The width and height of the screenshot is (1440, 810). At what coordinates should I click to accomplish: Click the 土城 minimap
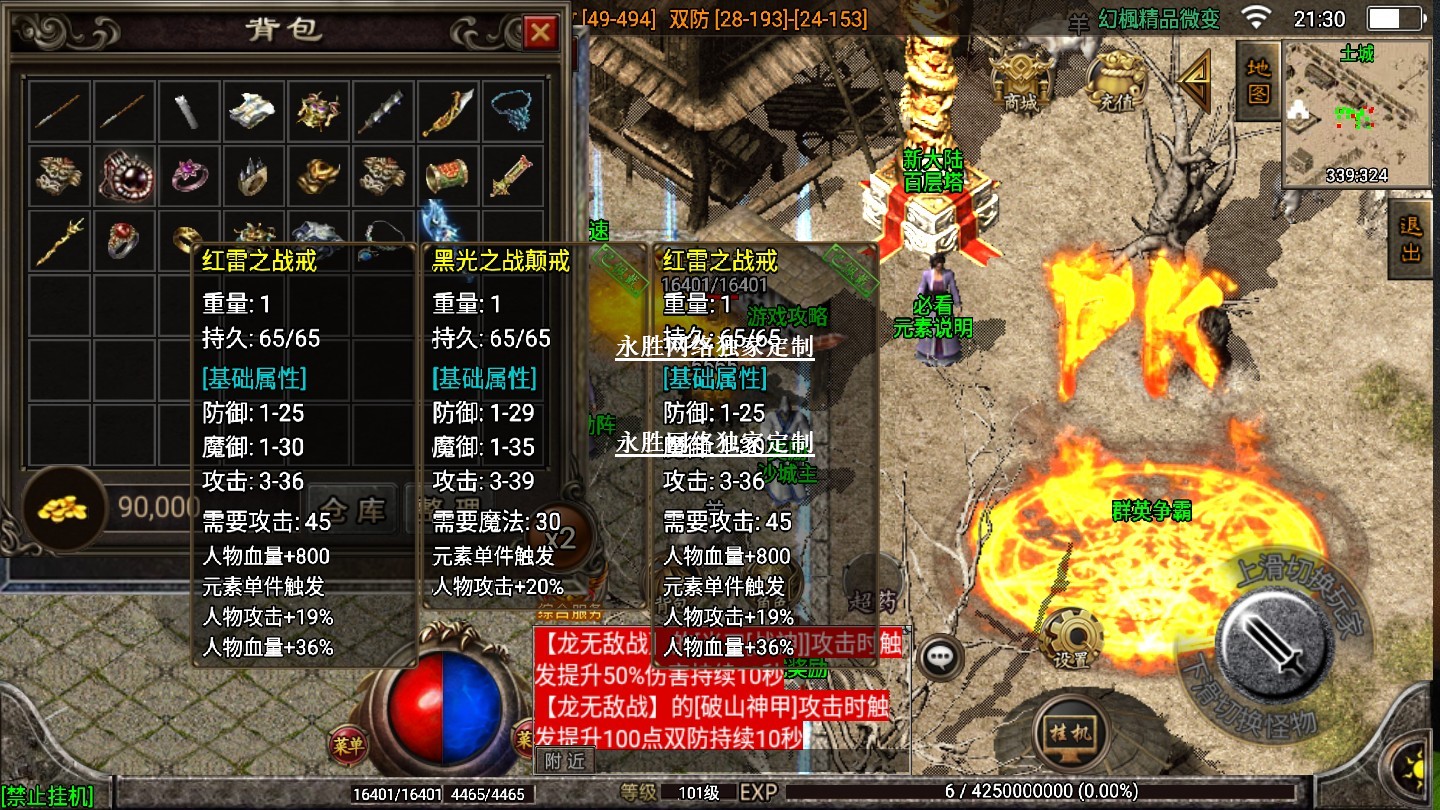(1356, 113)
